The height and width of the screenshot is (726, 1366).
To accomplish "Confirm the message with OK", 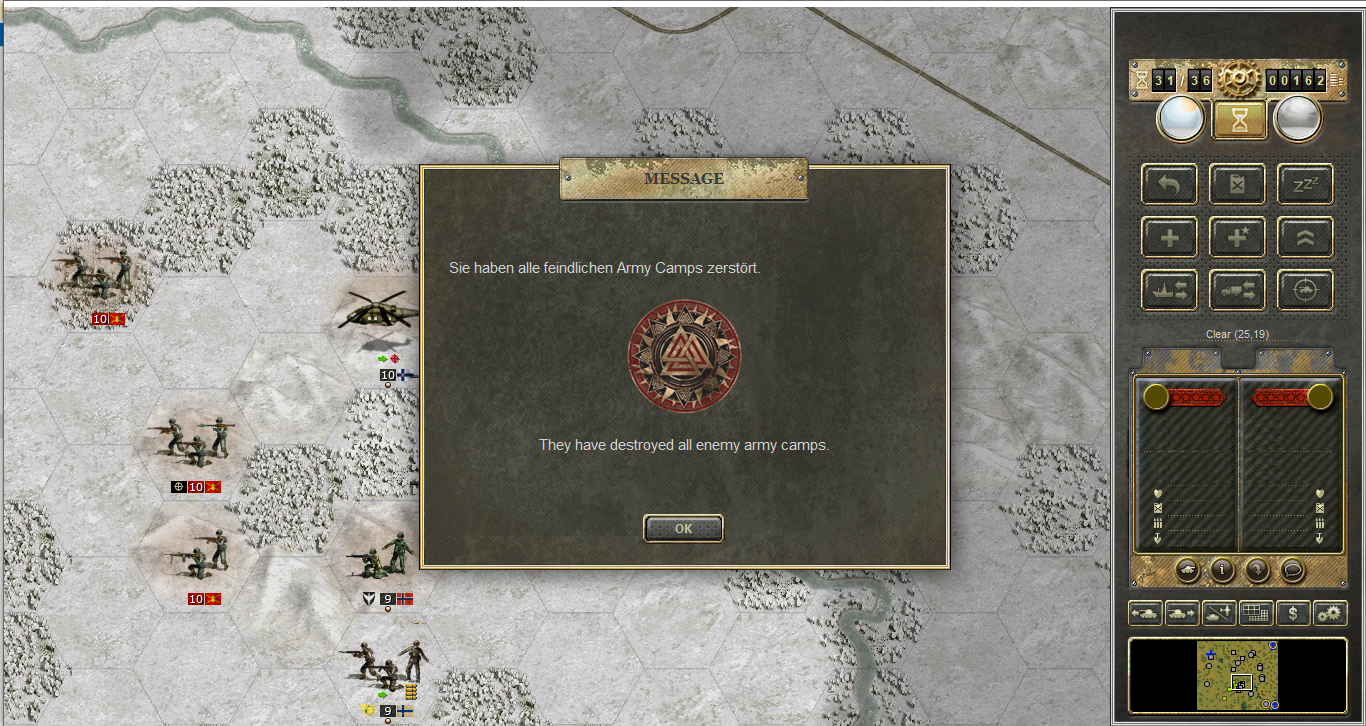I will [x=683, y=529].
